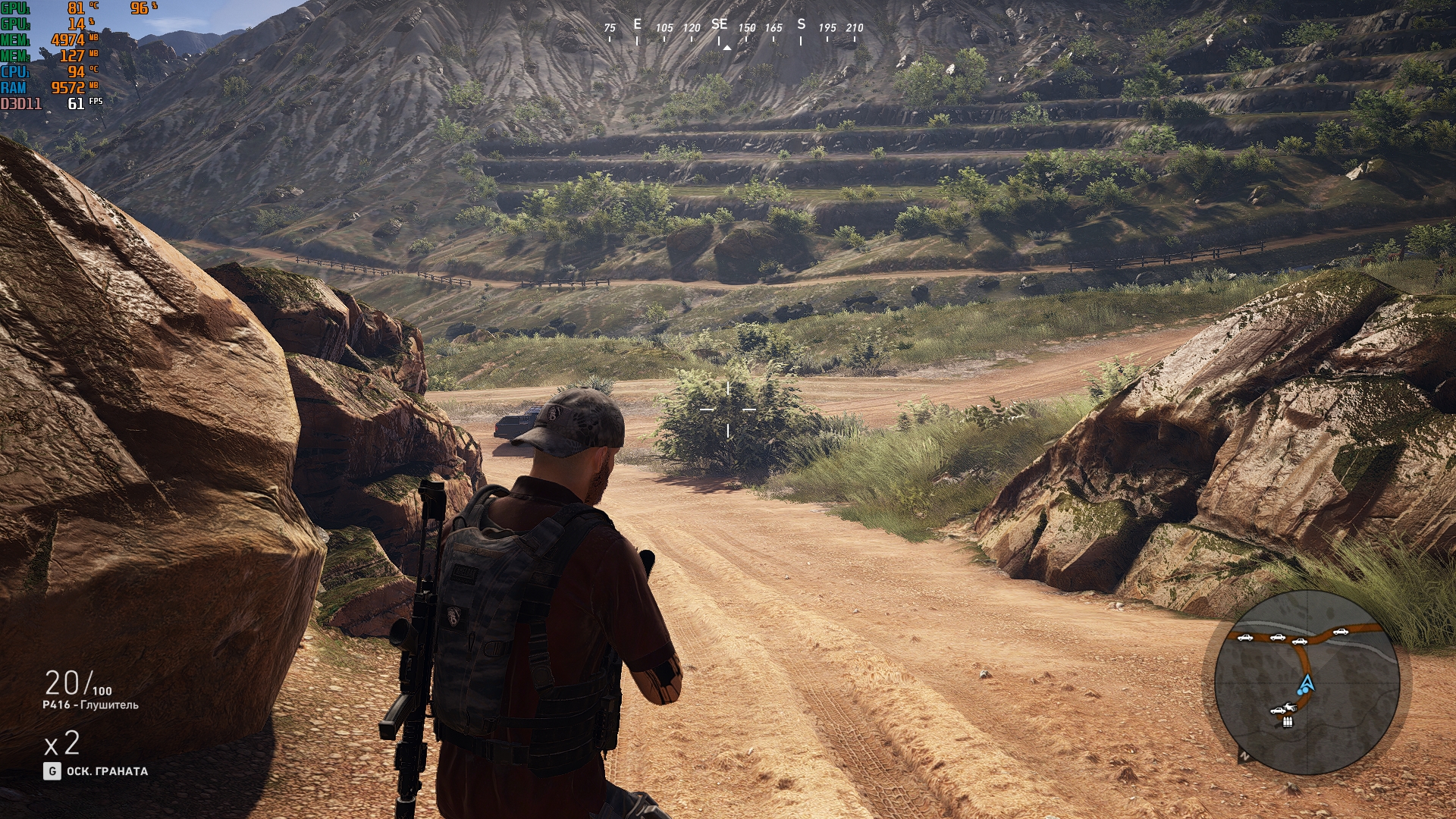Viewport: 1456px width, 819px height.
Task: Click the north indicator on minimap edge
Action: 1244,756
